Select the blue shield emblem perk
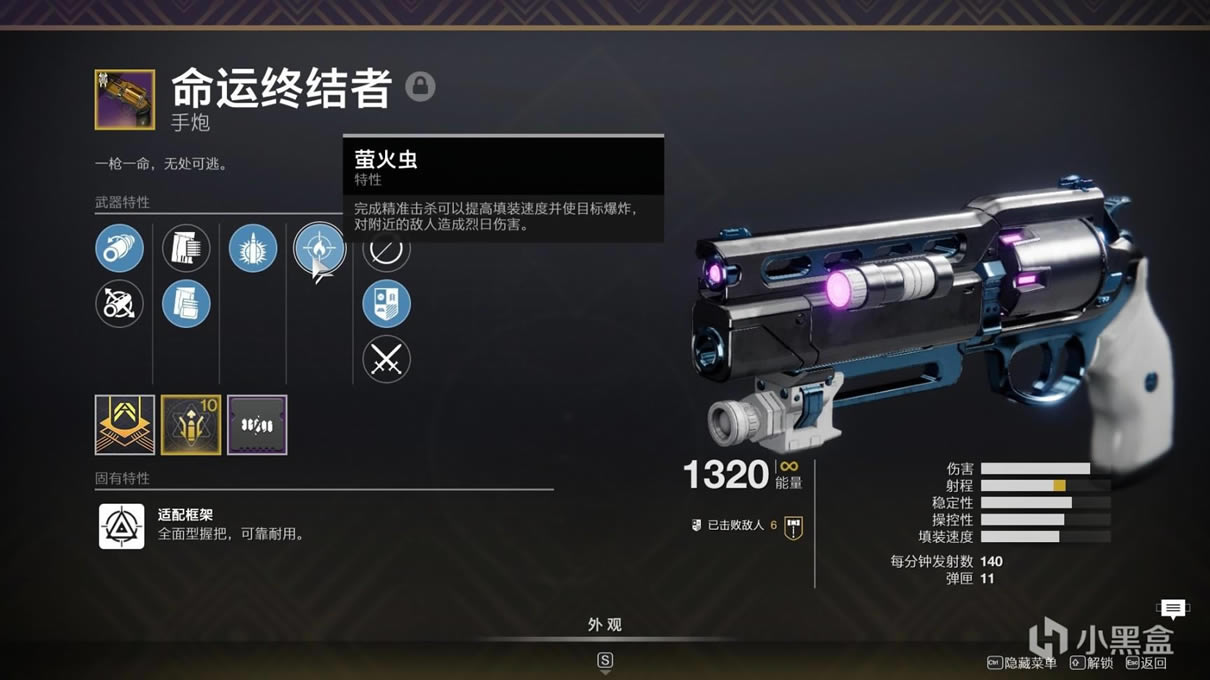The image size is (1210, 680). [386, 304]
